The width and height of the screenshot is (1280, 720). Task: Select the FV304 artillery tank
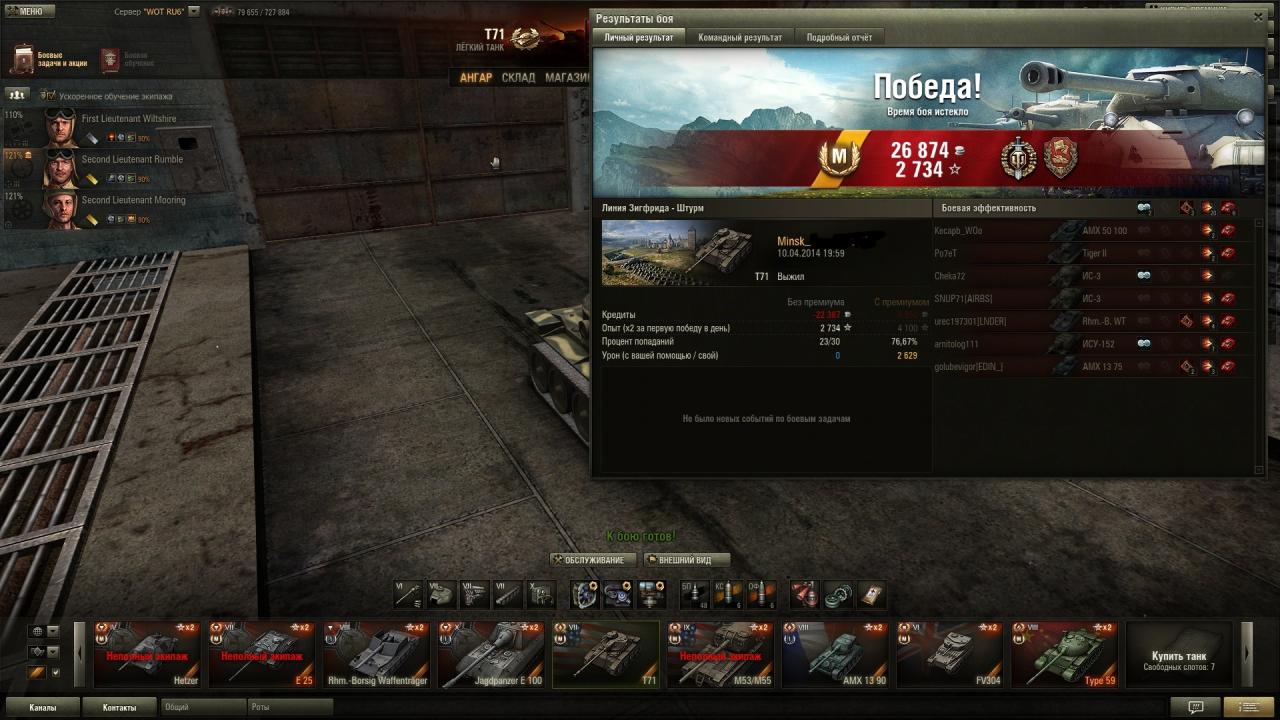[x=949, y=655]
